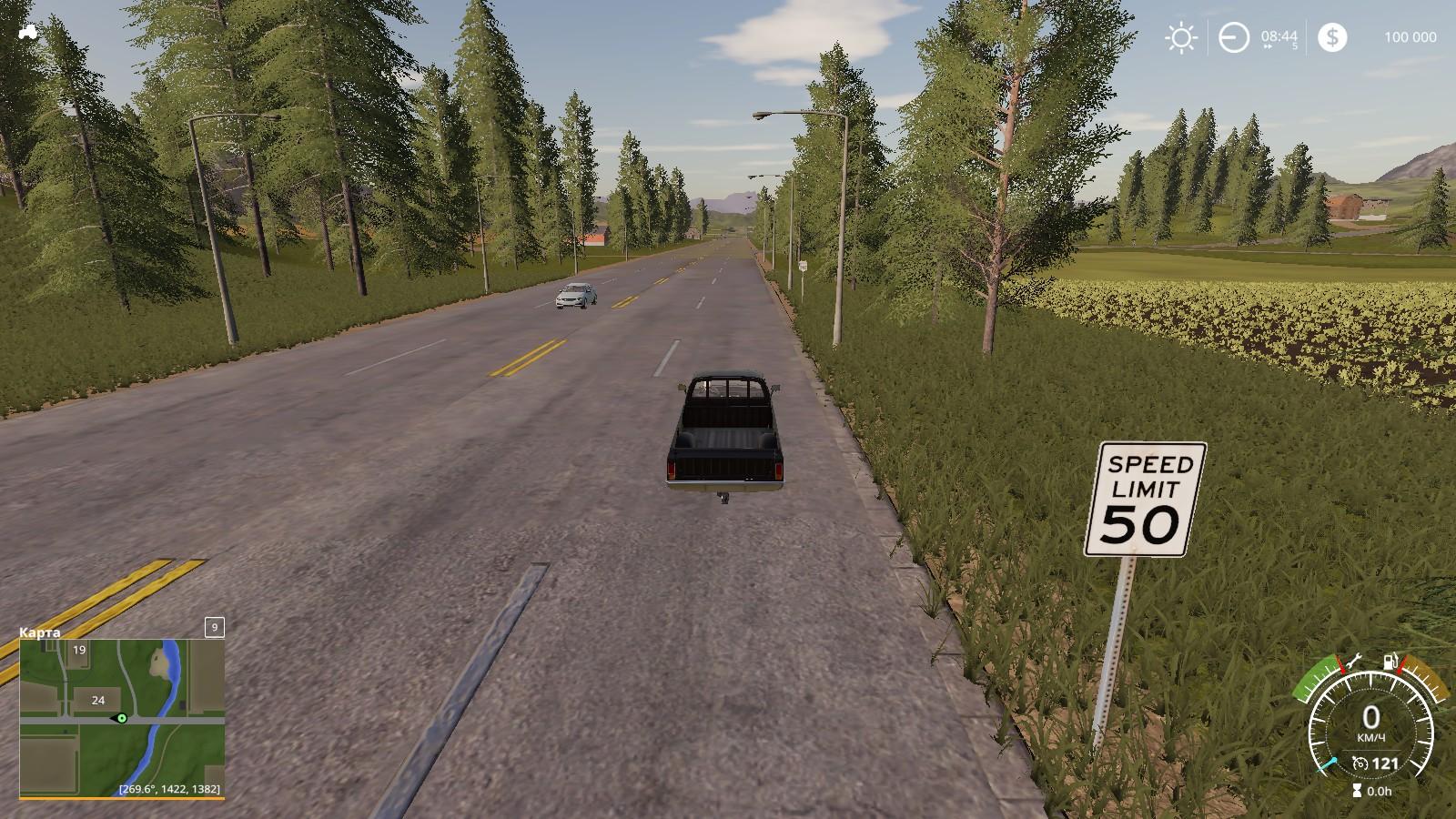1456x819 pixels.
Task: Click the cruise control speed icon
Action: click(1360, 763)
